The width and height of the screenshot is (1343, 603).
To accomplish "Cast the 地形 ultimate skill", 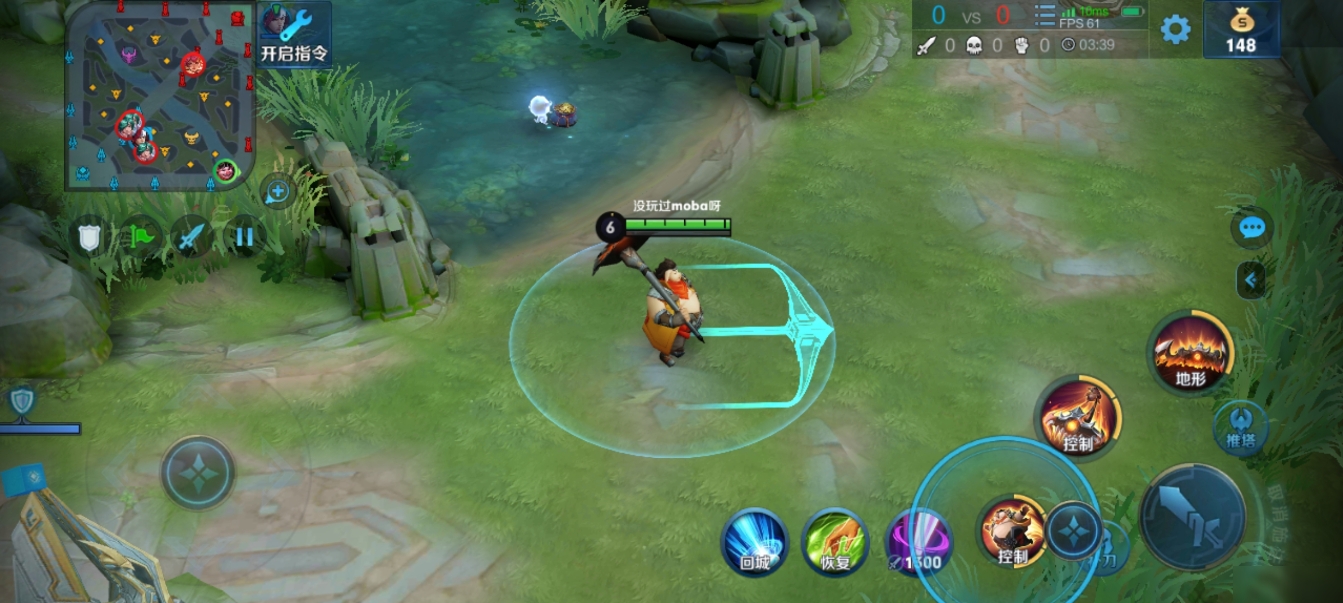I will point(1191,352).
